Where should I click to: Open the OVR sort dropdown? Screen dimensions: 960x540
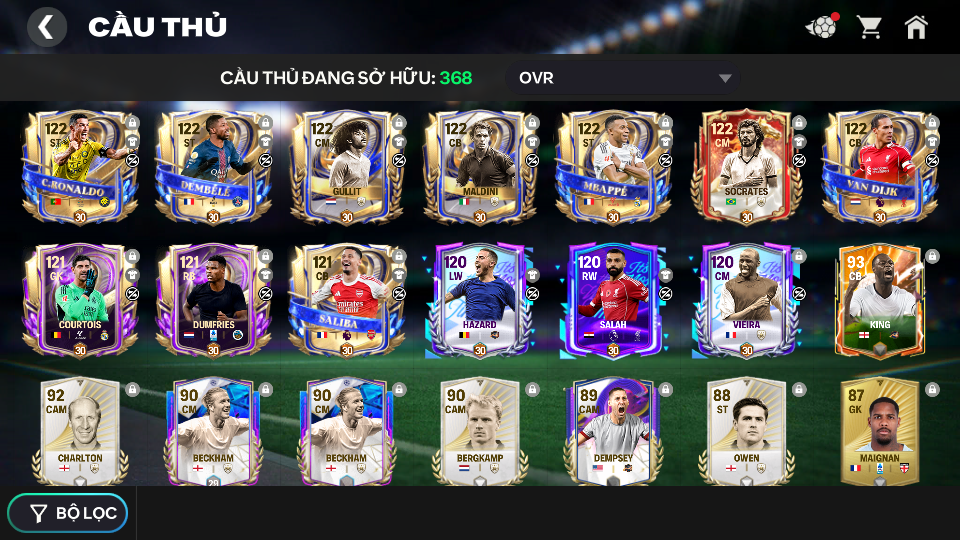[625, 78]
